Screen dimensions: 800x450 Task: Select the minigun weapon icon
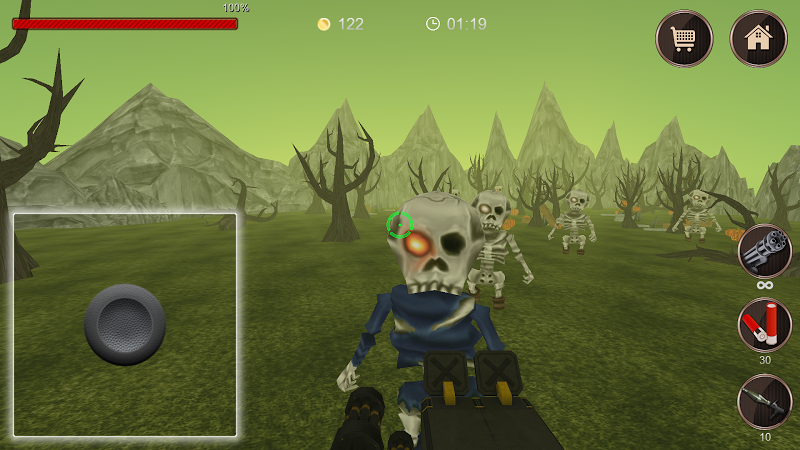765,250
